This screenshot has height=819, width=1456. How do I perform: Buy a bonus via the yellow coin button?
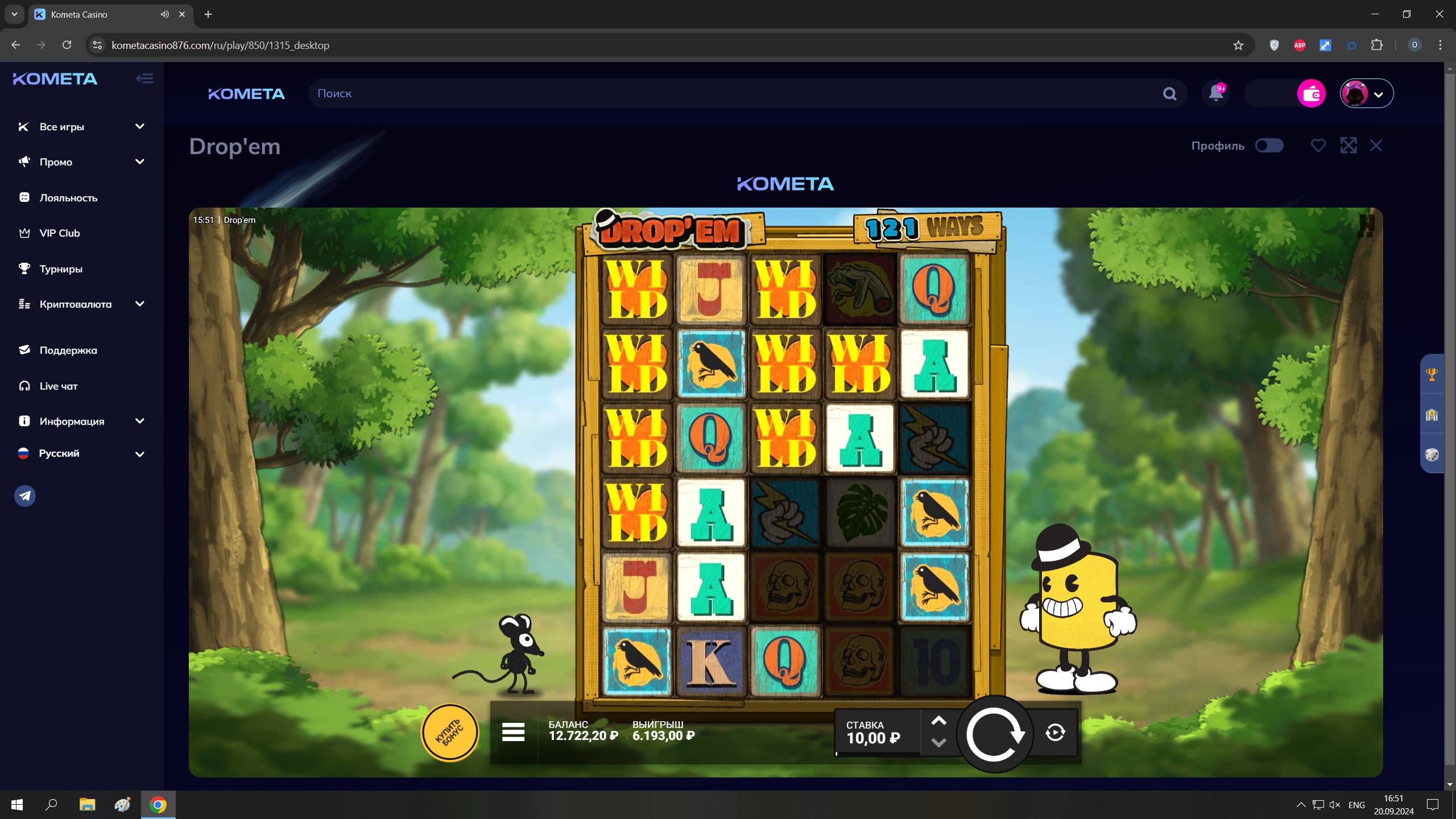(x=449, y=733)
